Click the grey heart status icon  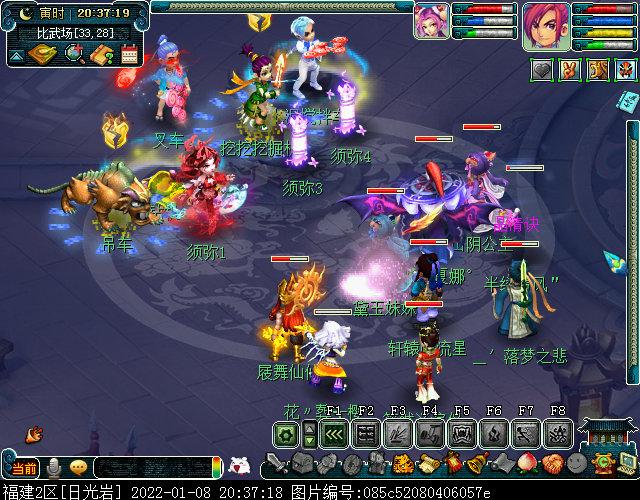(541, 70)
